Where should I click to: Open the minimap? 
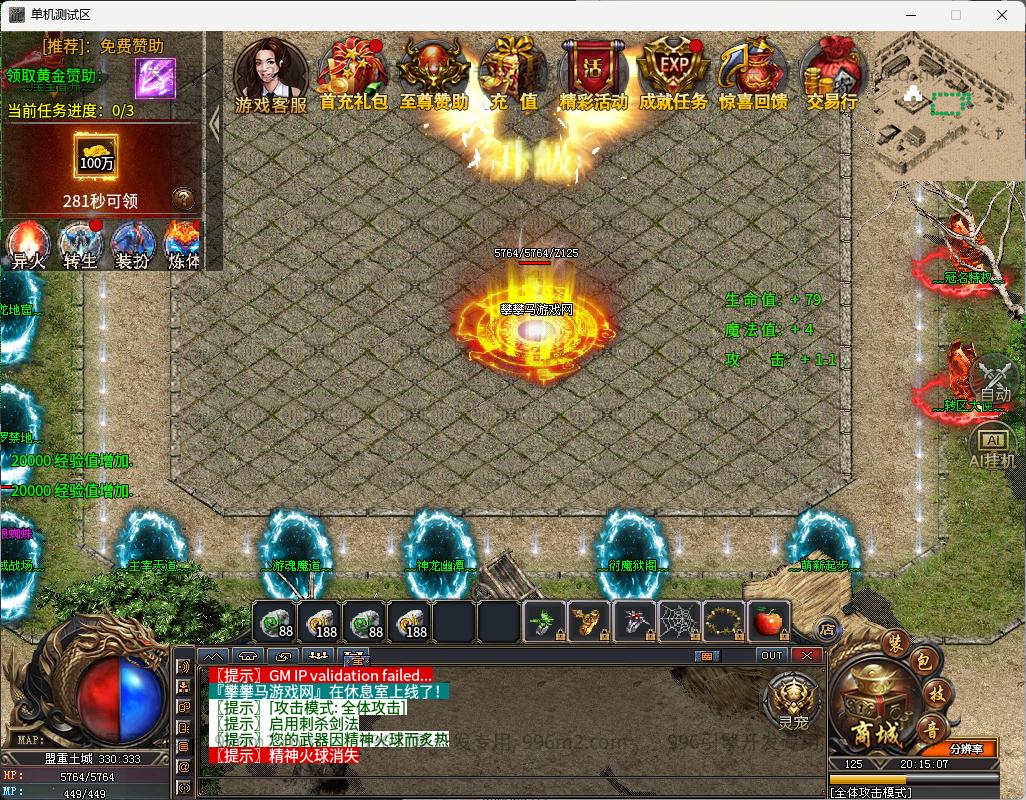[948, 105]
